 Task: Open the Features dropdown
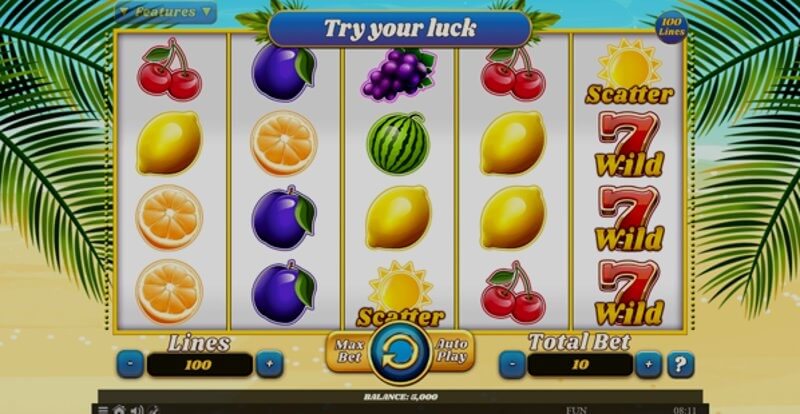[x=166, y=12]
